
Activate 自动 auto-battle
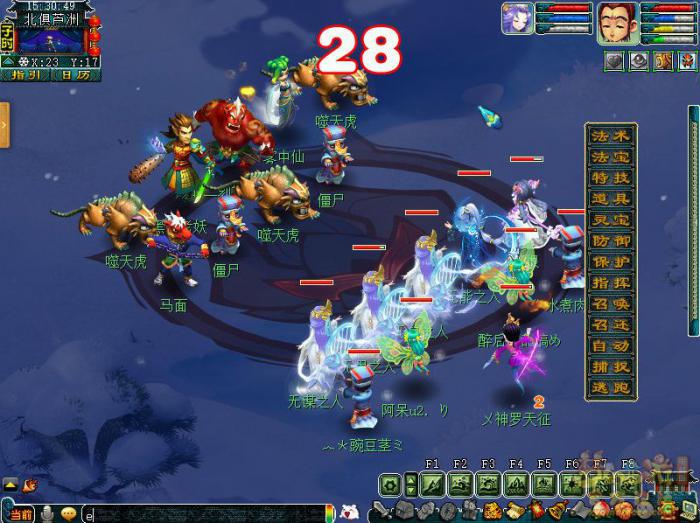[x=611, y=346]
